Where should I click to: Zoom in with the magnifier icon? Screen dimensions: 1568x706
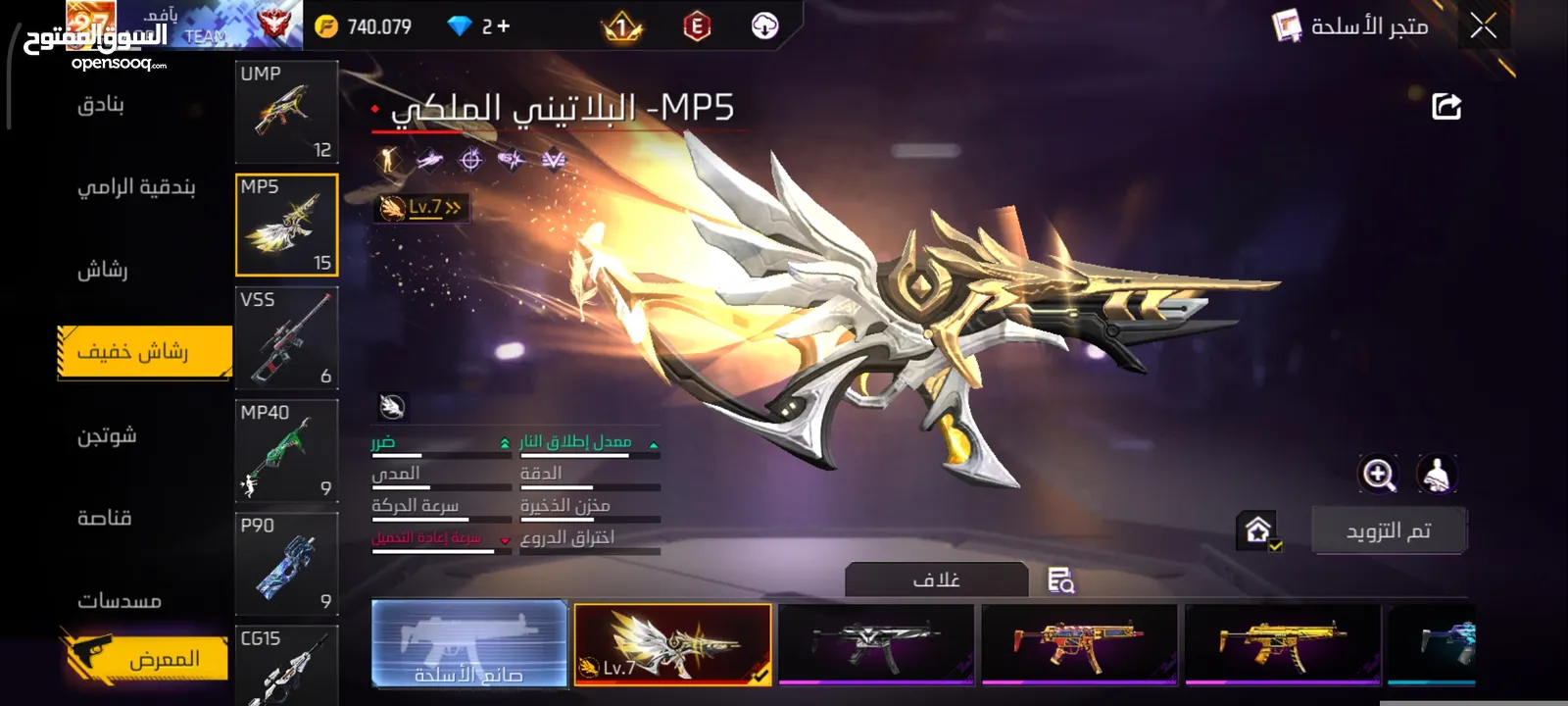[1378, 475]
